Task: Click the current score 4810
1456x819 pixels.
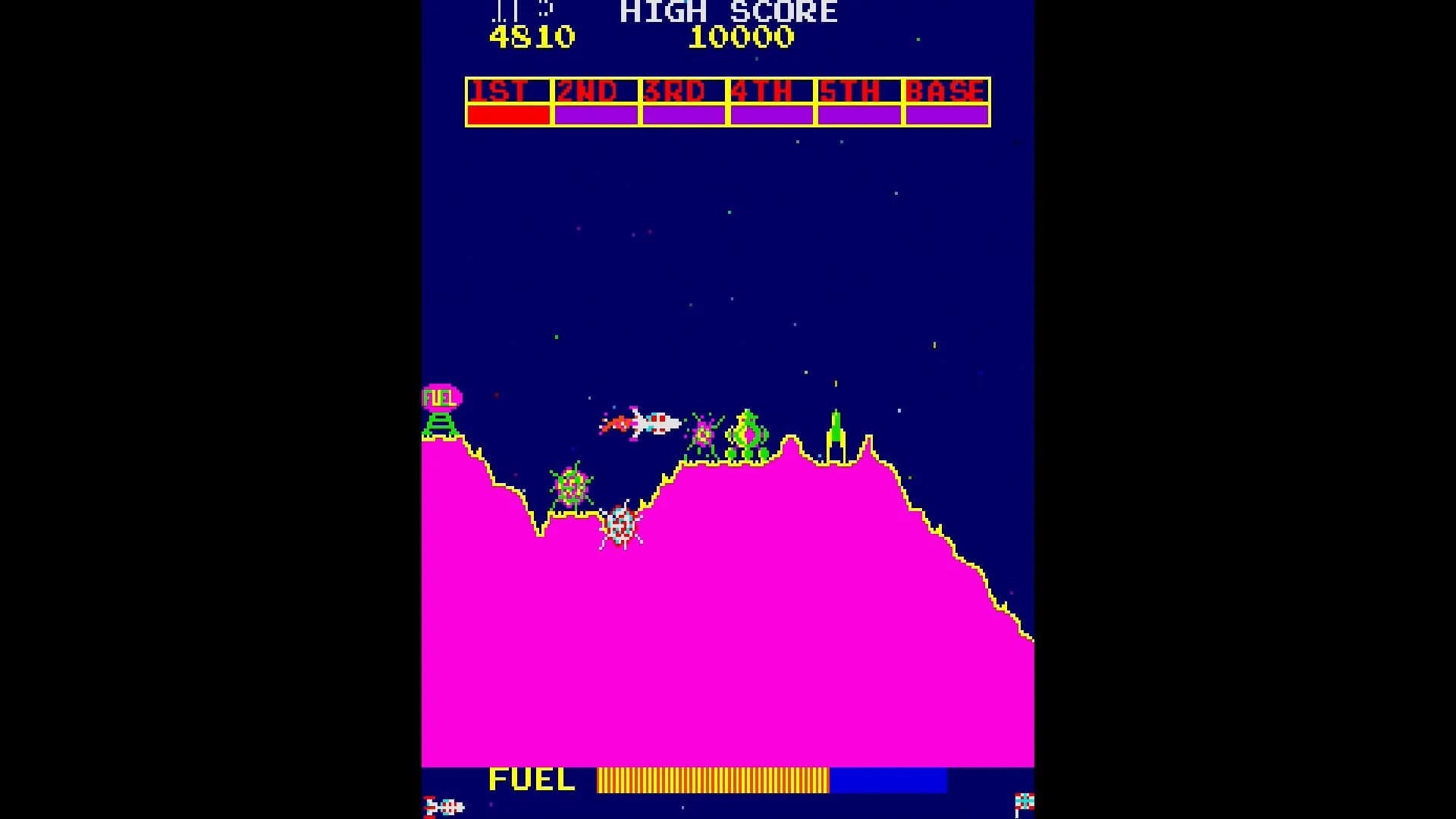Action: point(531,36)
